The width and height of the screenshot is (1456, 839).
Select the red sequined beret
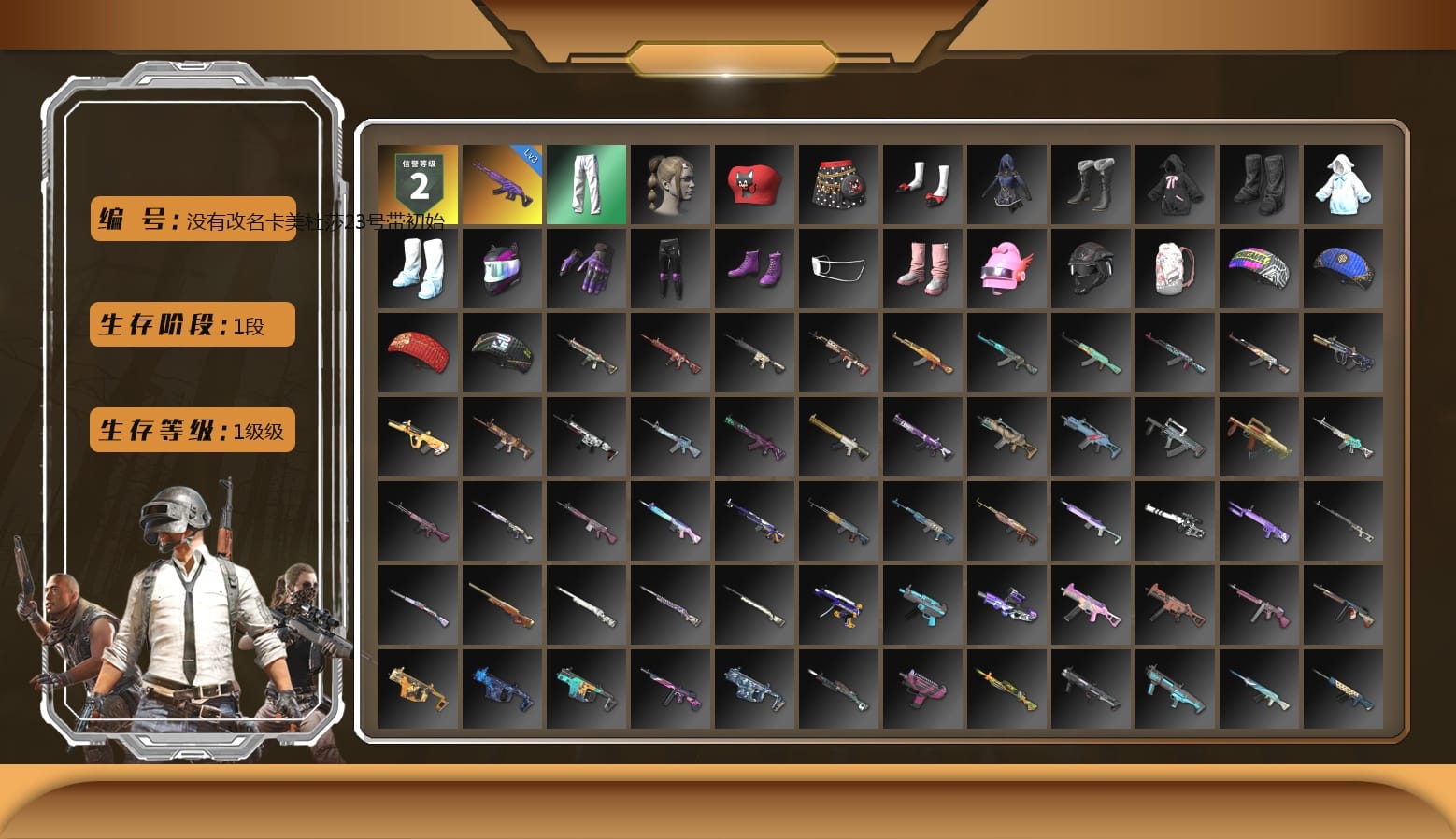[419, 352]
